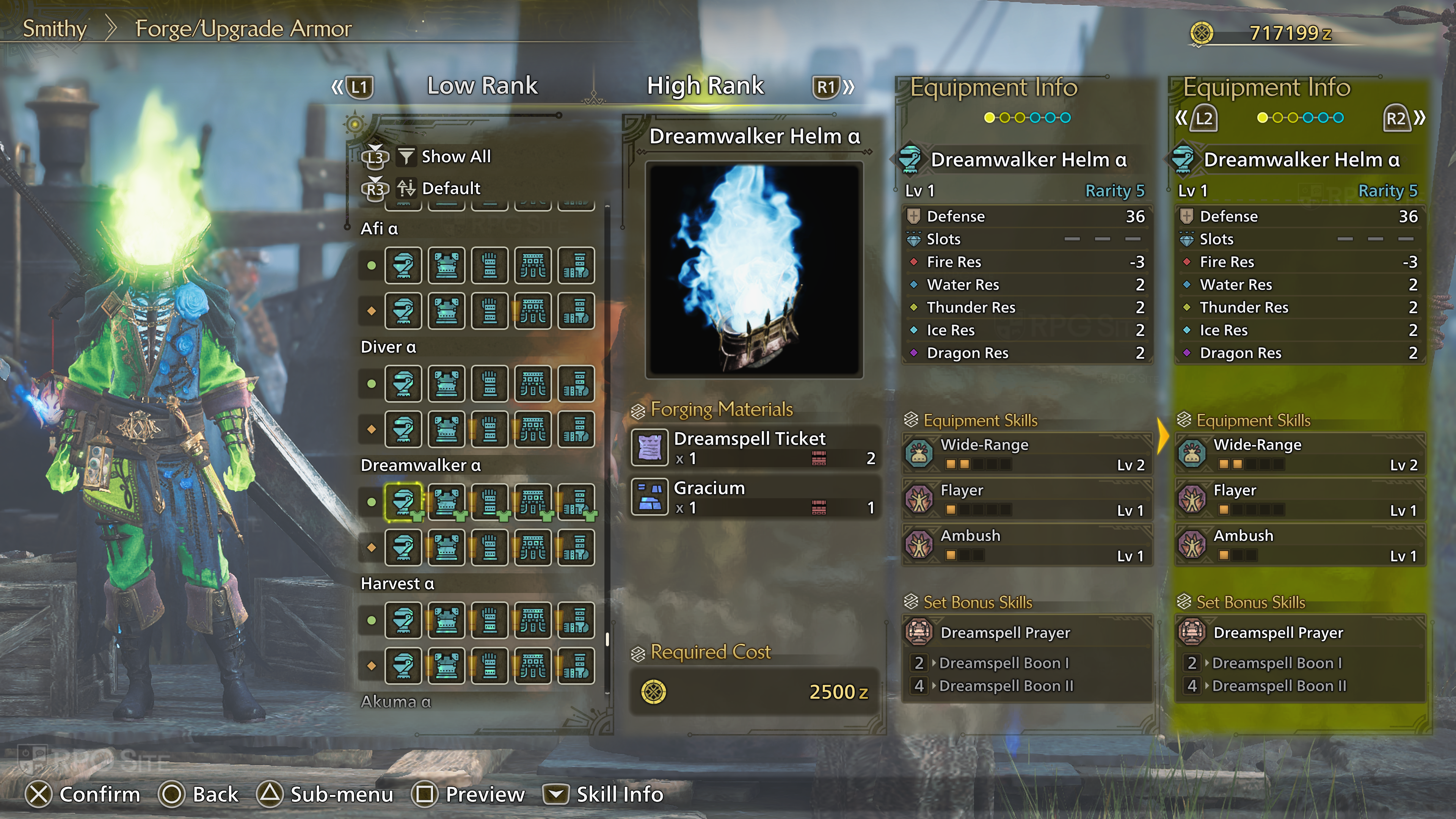Image resolution: width=1456 pixels, height=819 pixels.
Task: View the Dreamwalker Helm α preview image
Action: click(754, 270)
